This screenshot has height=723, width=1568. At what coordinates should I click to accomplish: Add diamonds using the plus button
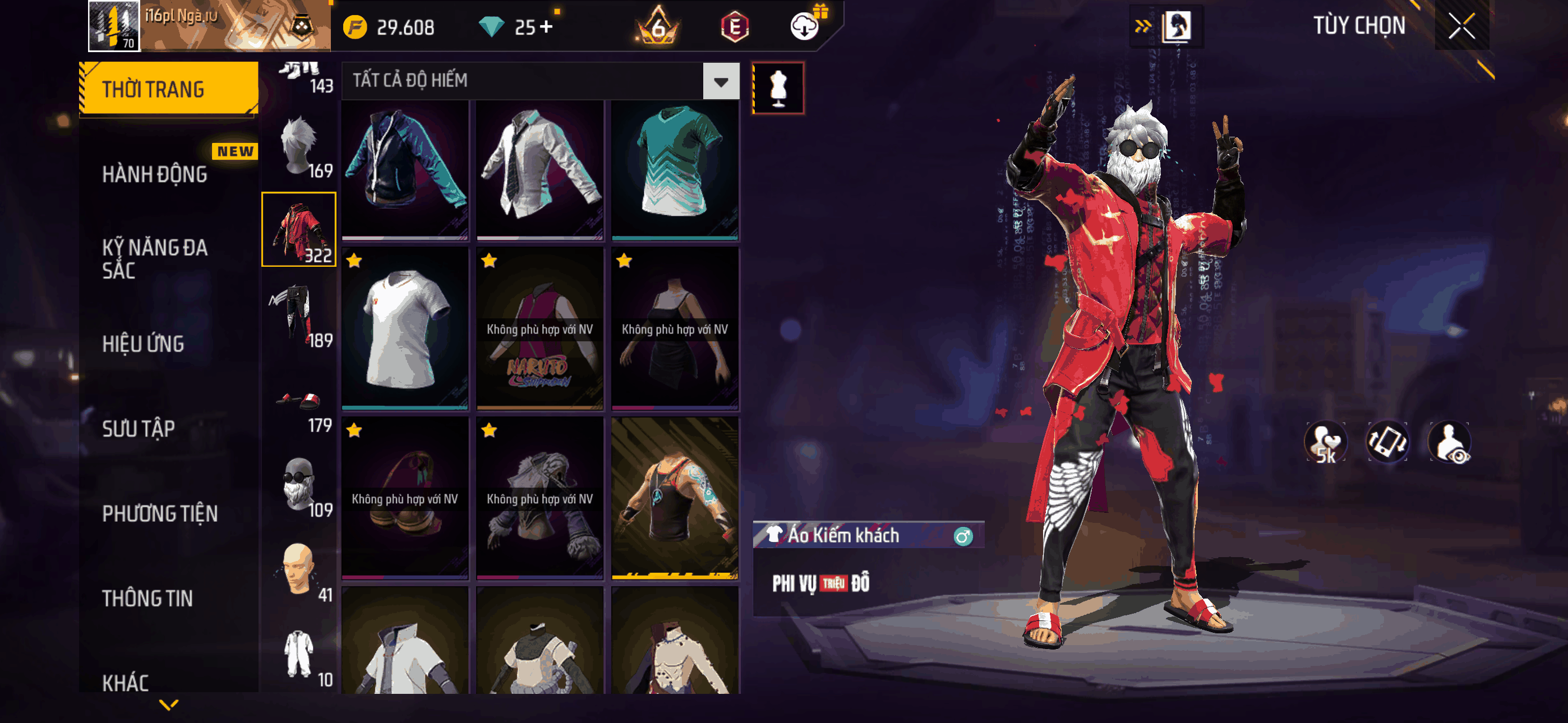click(546, 27)
